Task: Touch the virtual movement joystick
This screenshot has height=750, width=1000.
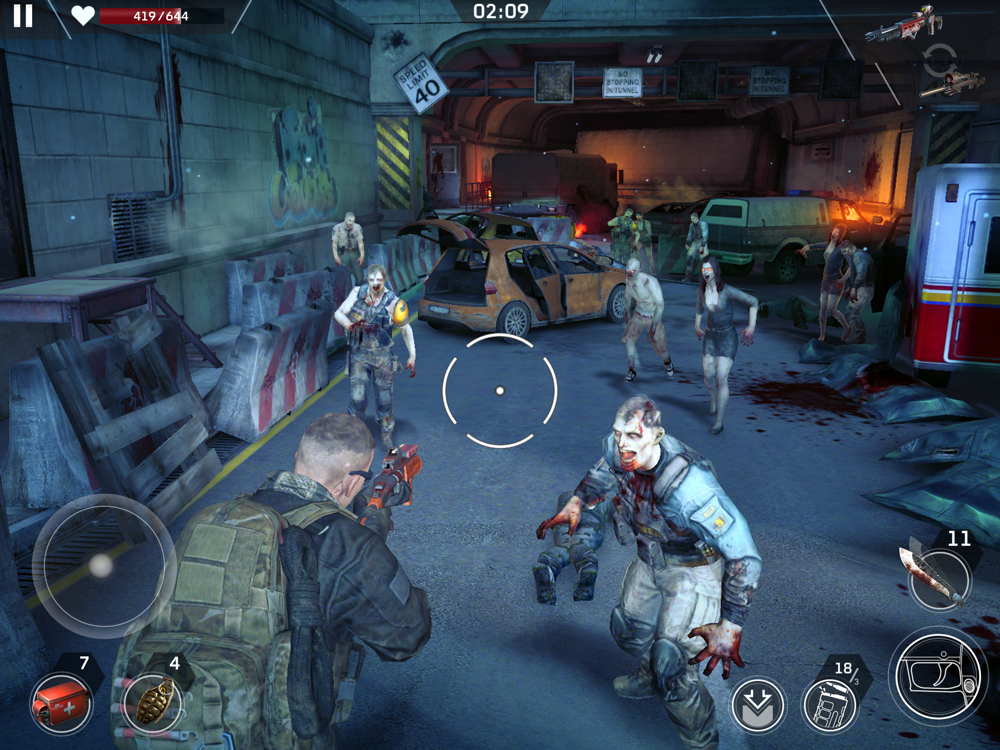Action: 102,566
